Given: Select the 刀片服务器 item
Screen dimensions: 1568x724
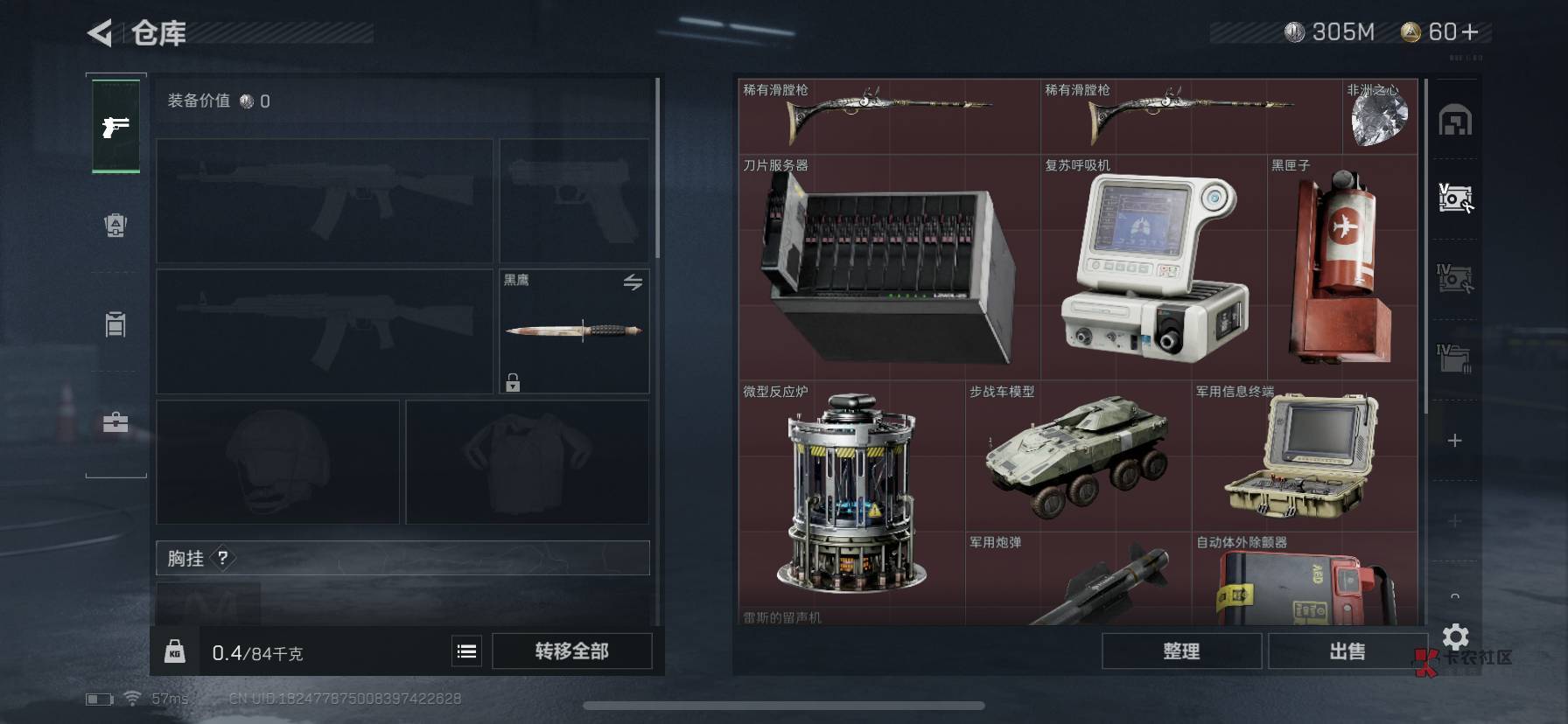Looking at the screenshot, I should pyautogui.click(x=889, y=268).
